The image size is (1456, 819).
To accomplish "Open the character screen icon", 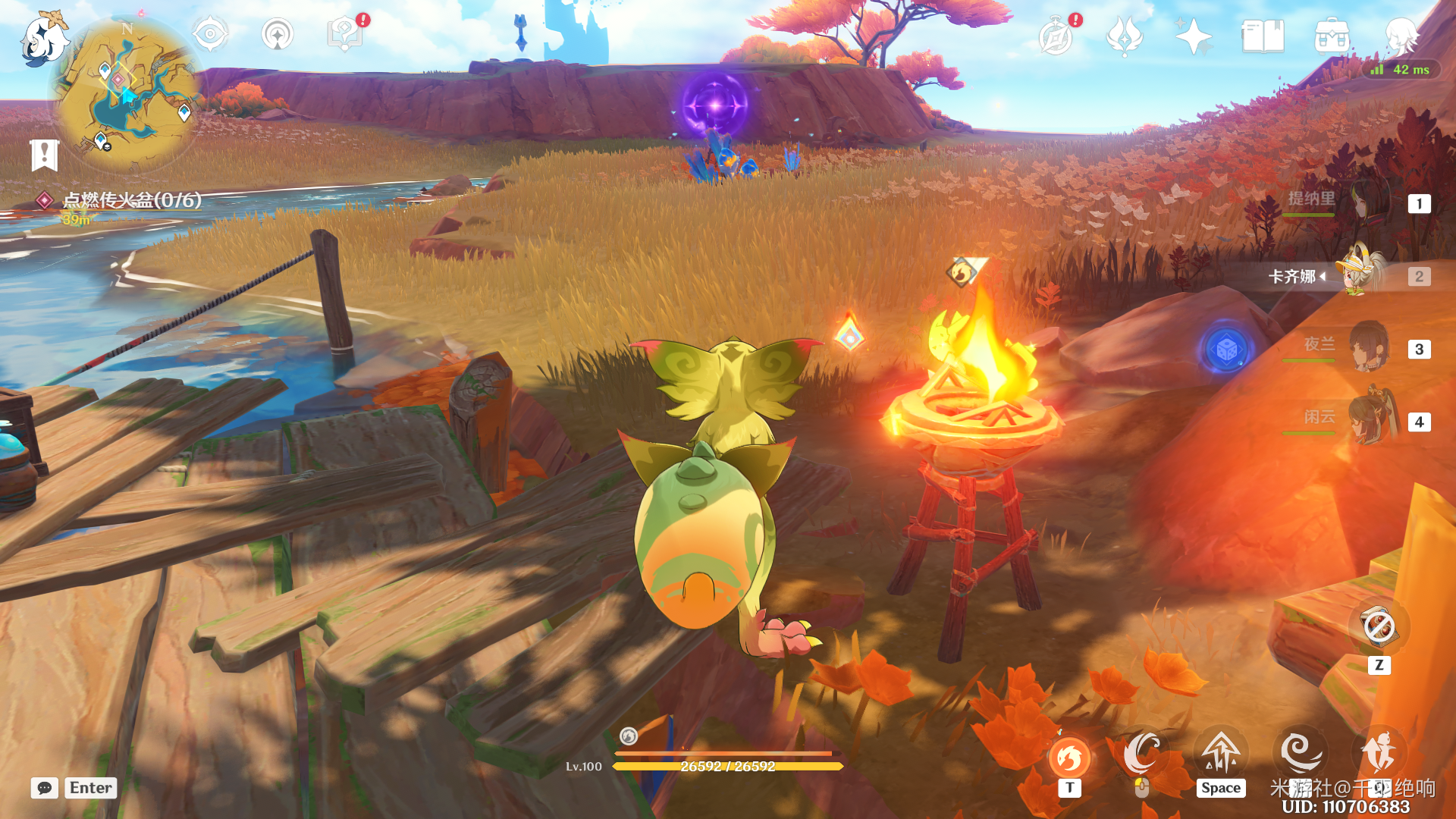I will click(1401, 35).
